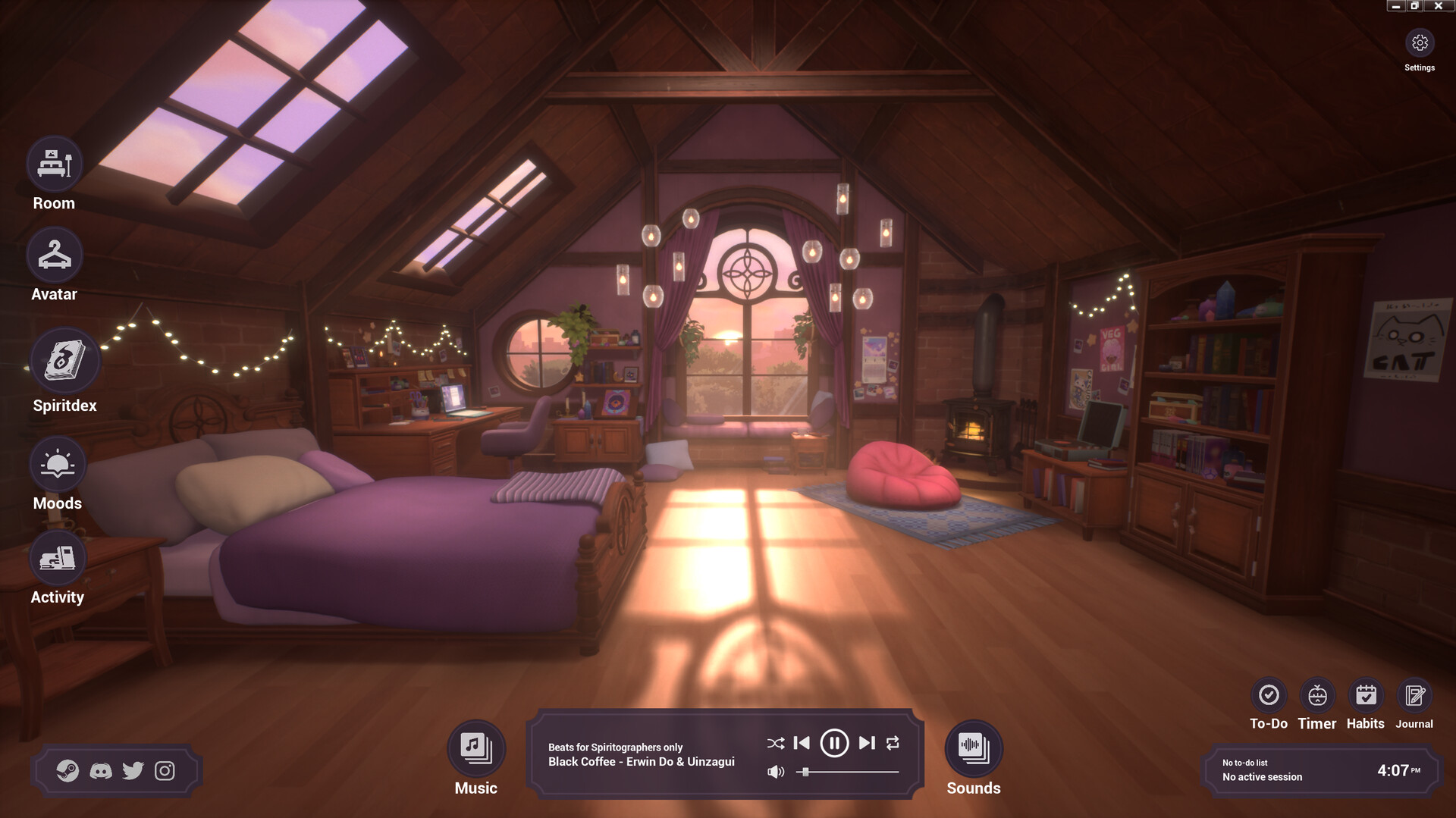
Task: Open the Moods panel
Action: click(56, 462)
